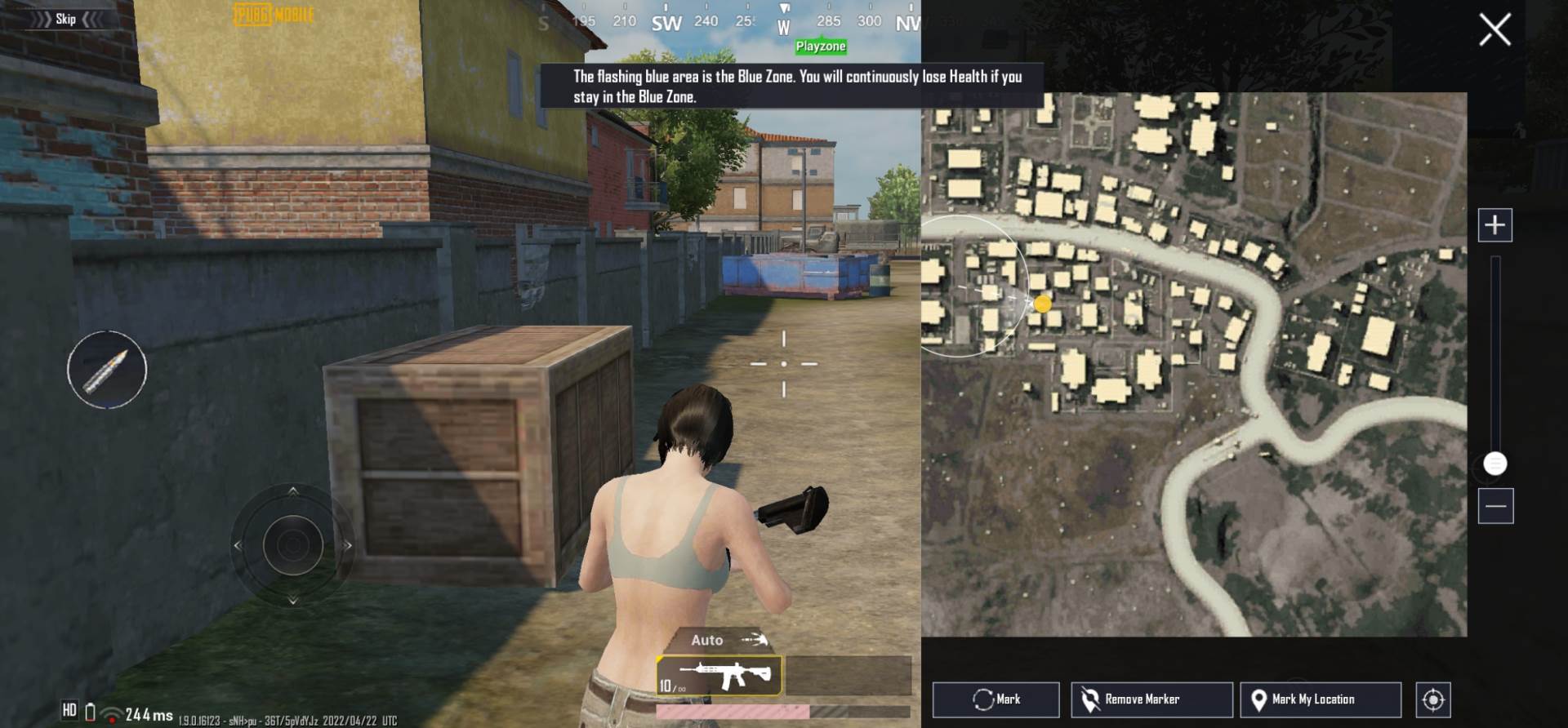Open the crosshair calibration tool on the map
Viewport: 1568px width, 728px height.
tap(1432, 699)
